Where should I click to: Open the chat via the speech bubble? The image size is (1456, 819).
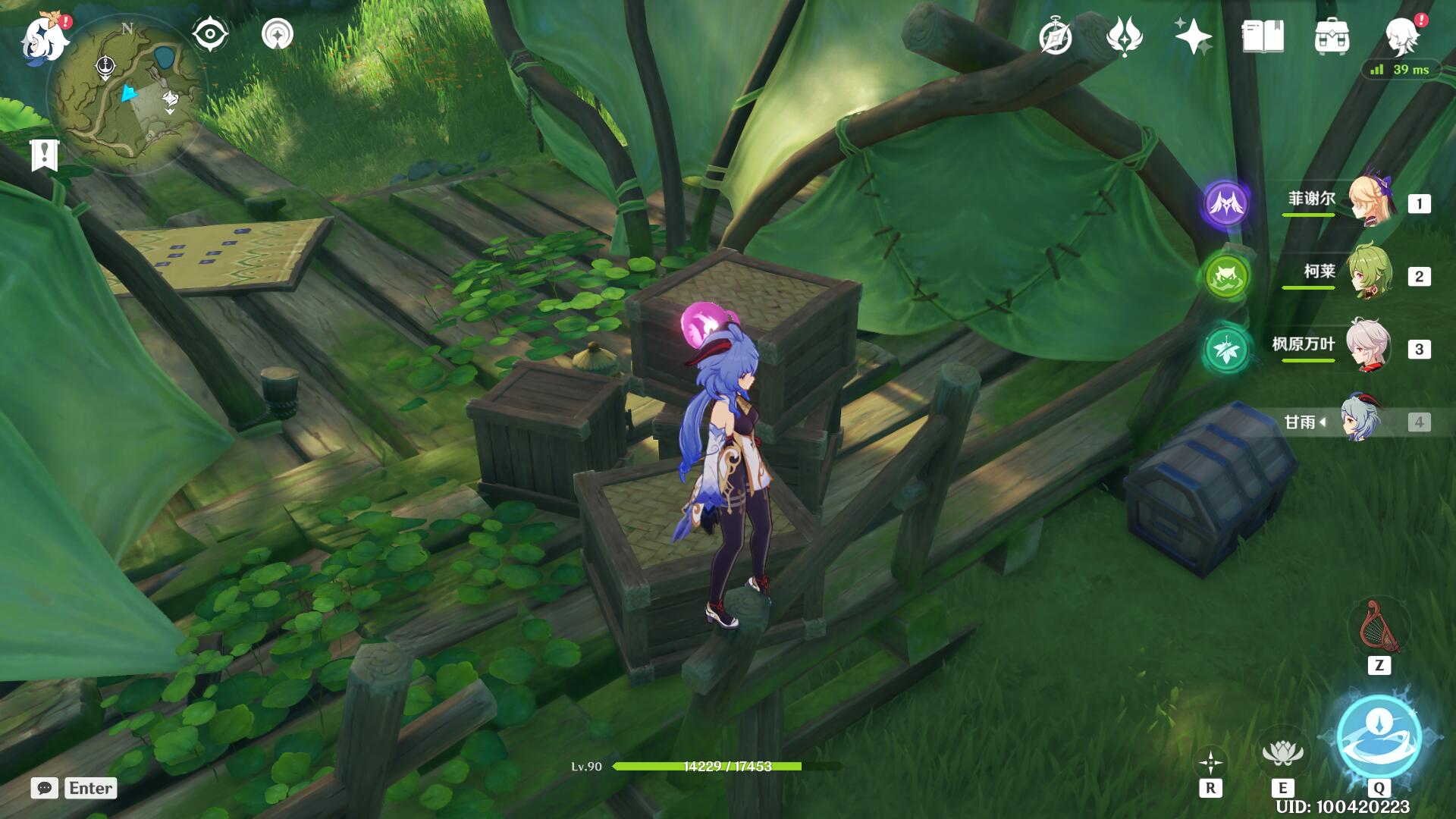[x=45, y=789]
